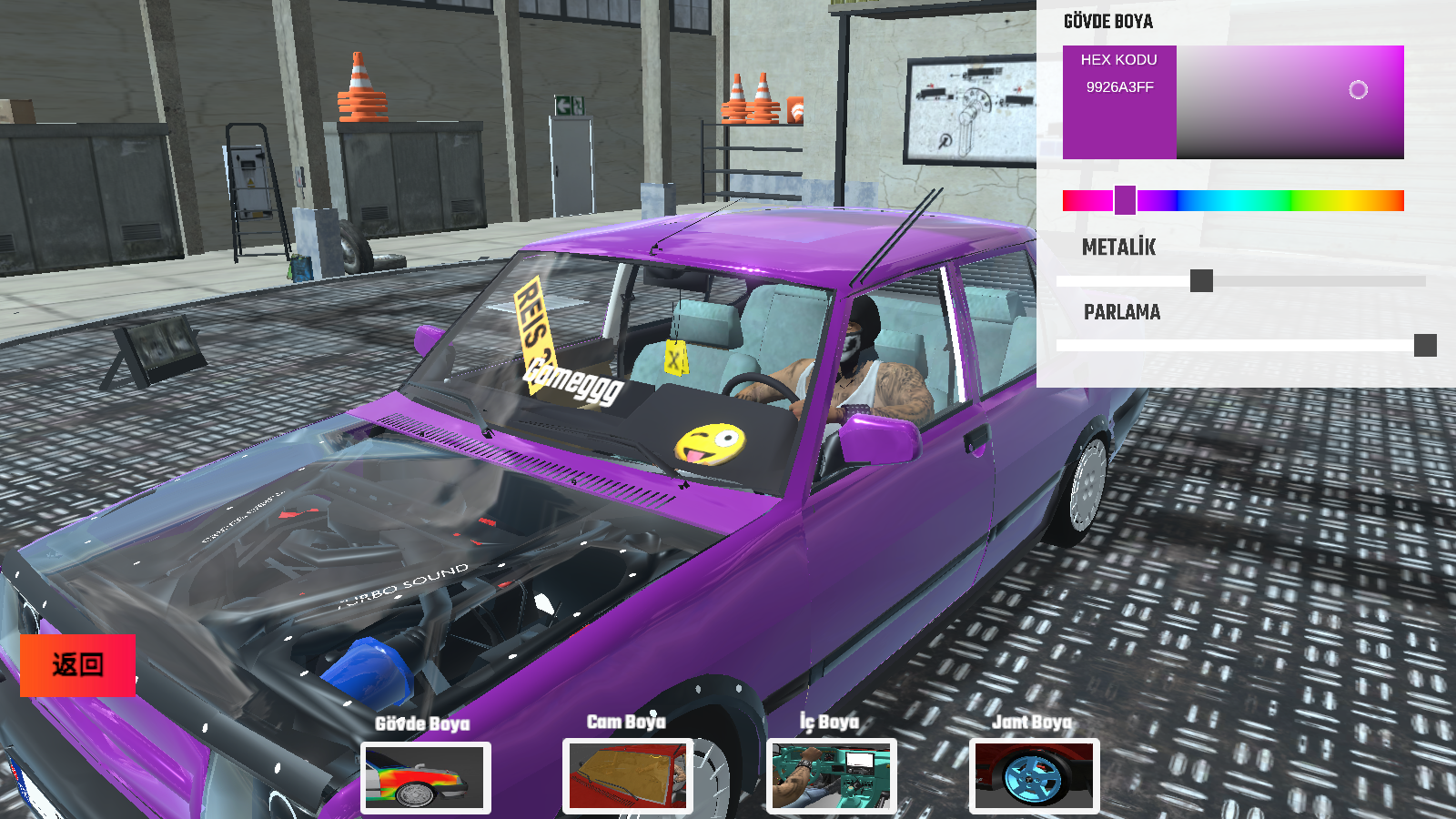Open the Gövde Boya body paint thumbnail
Image resolution: width=1456 pixels, height=819 pixels.
click(x=426, y=777)
